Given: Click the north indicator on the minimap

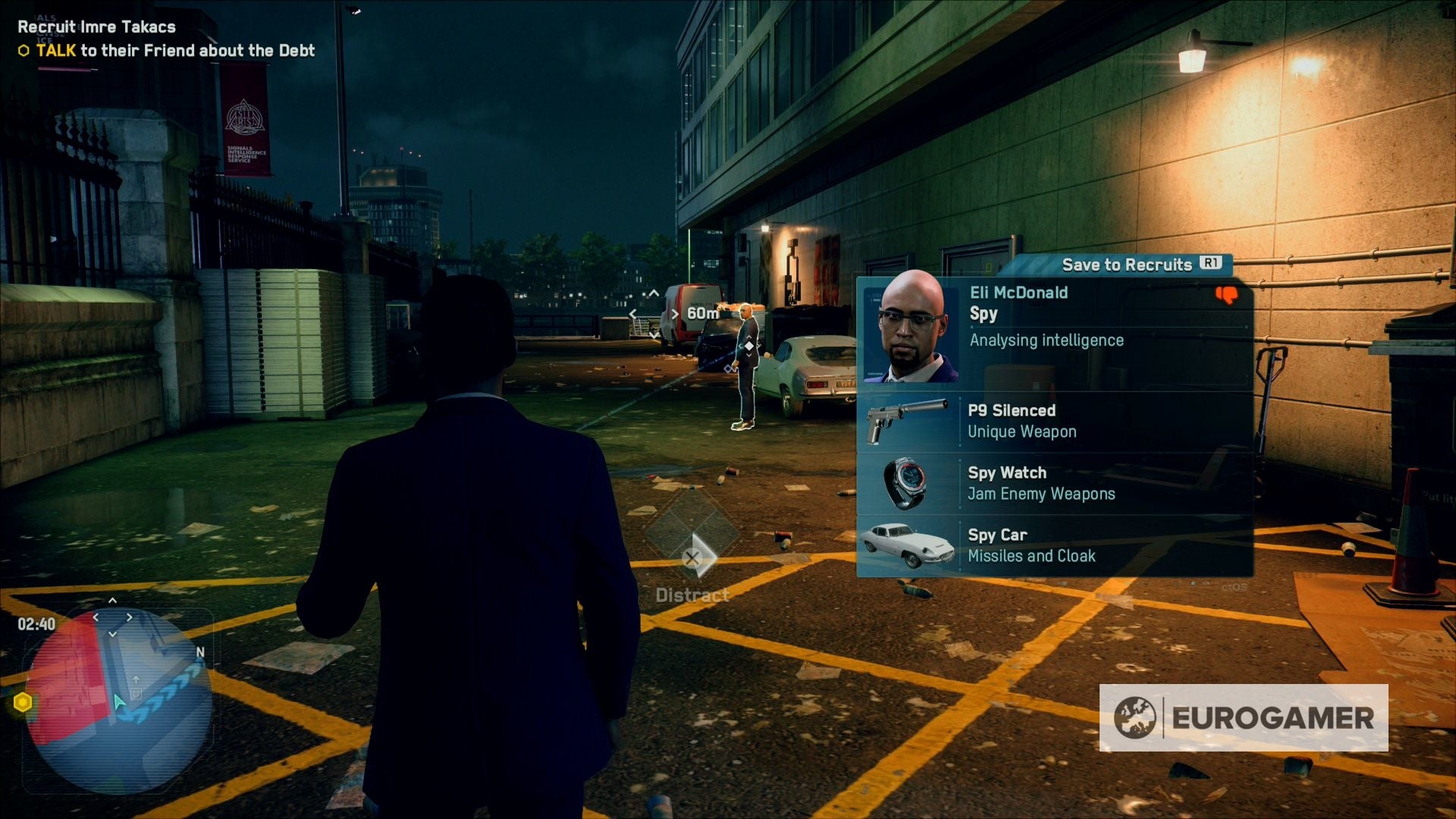Looking at the screenshot, I should pos(199,652).
